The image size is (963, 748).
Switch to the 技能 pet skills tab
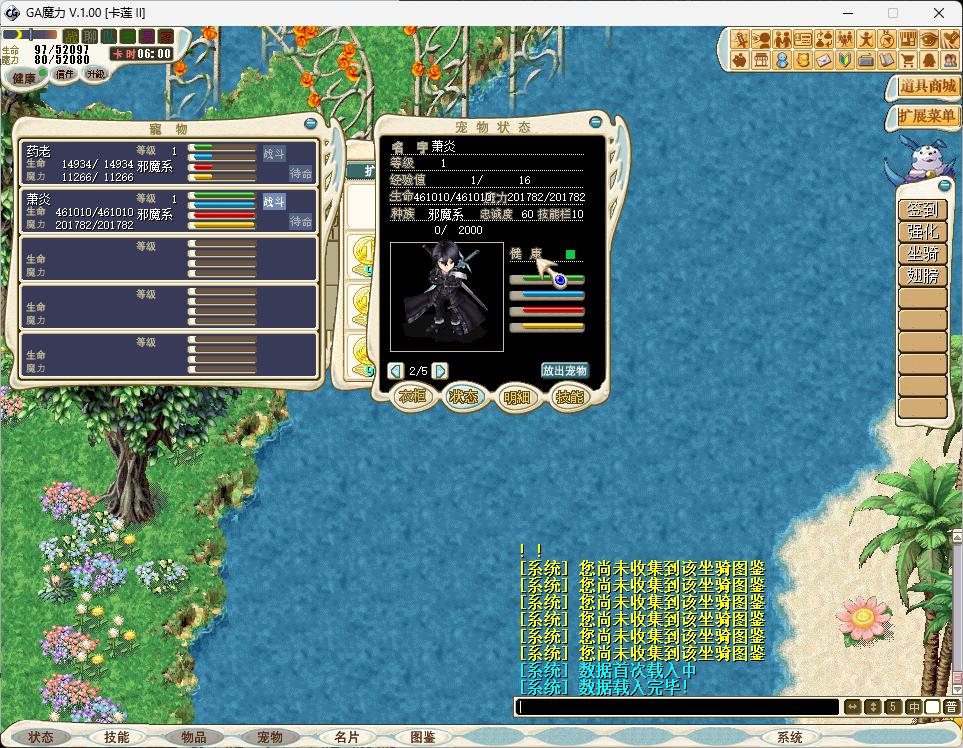[569, 397]
